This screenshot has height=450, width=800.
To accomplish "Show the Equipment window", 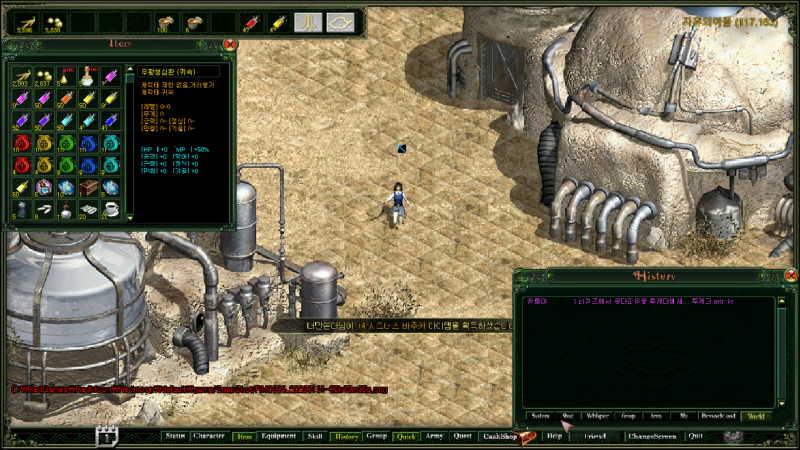I will [278, 436].
